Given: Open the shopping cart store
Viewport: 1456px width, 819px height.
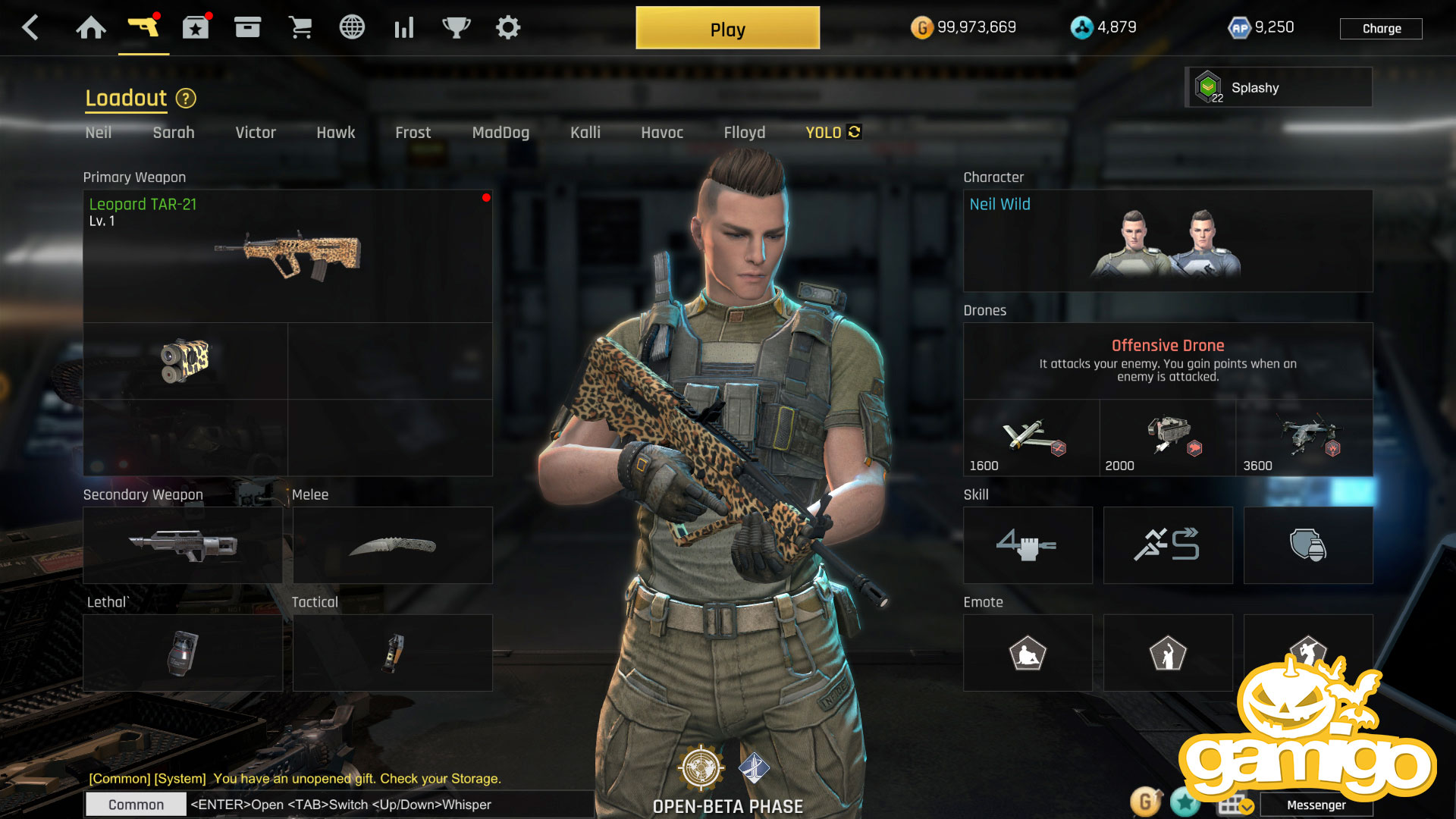Looking at the screenshot, I should coord(300,28).
